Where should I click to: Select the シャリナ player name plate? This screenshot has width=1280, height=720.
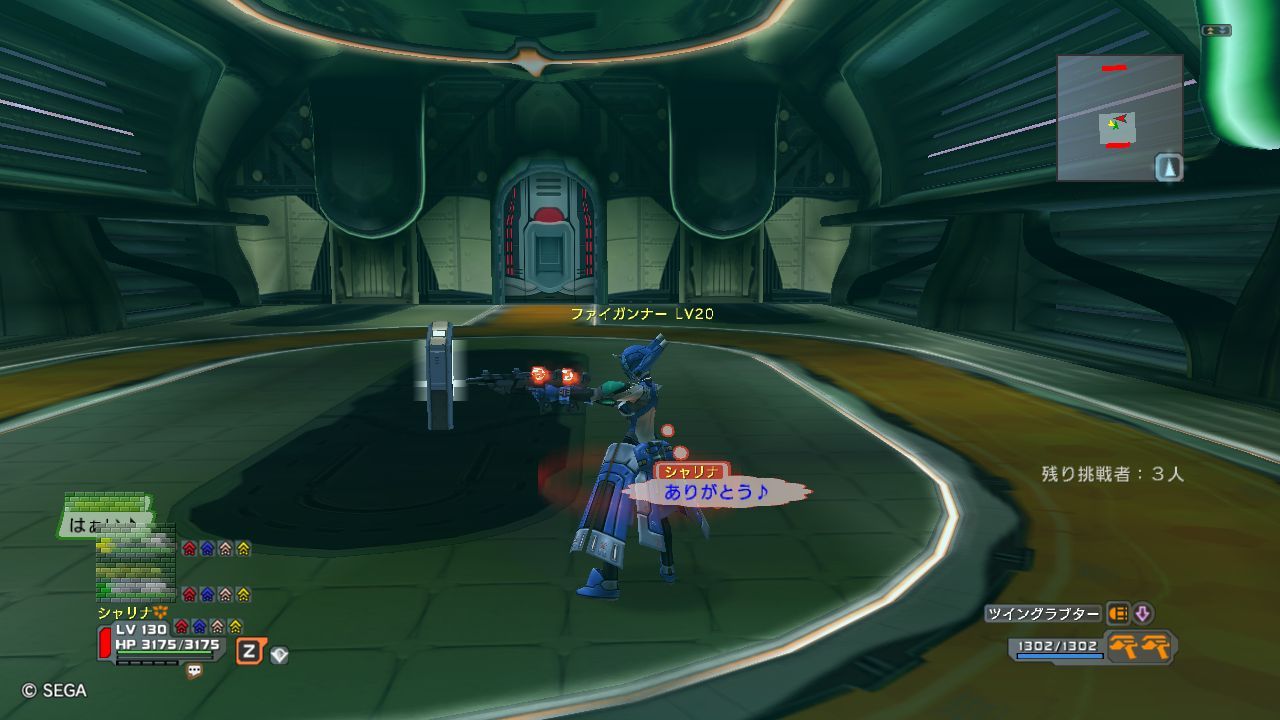[691, 471]
